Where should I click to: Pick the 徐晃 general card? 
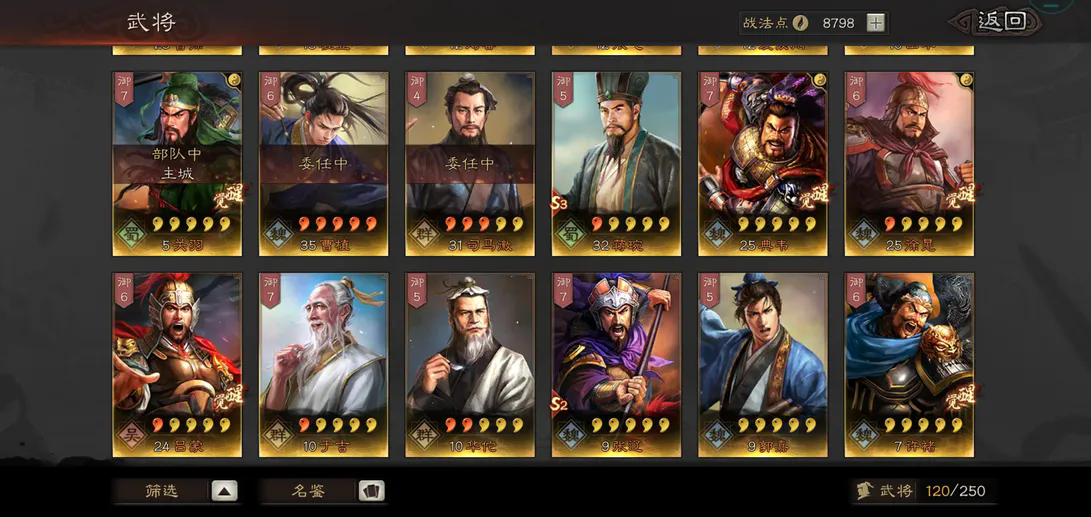(909, 163)
